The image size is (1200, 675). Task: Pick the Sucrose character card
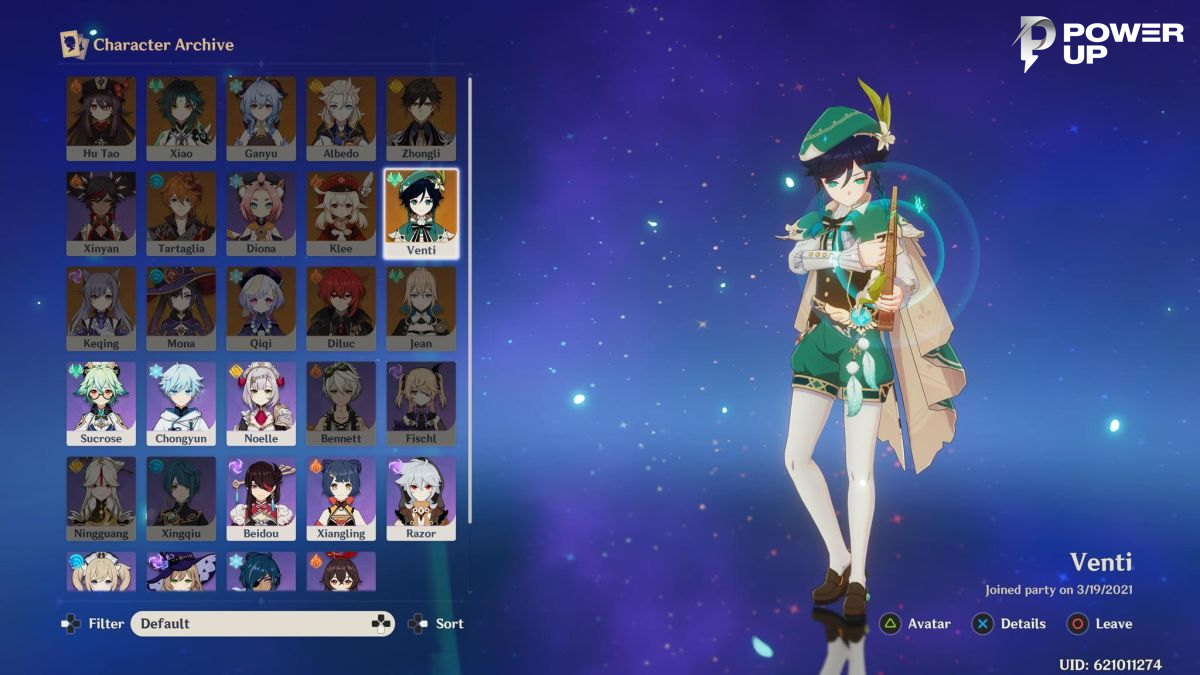pyautogui.click(x=101, y=403)
